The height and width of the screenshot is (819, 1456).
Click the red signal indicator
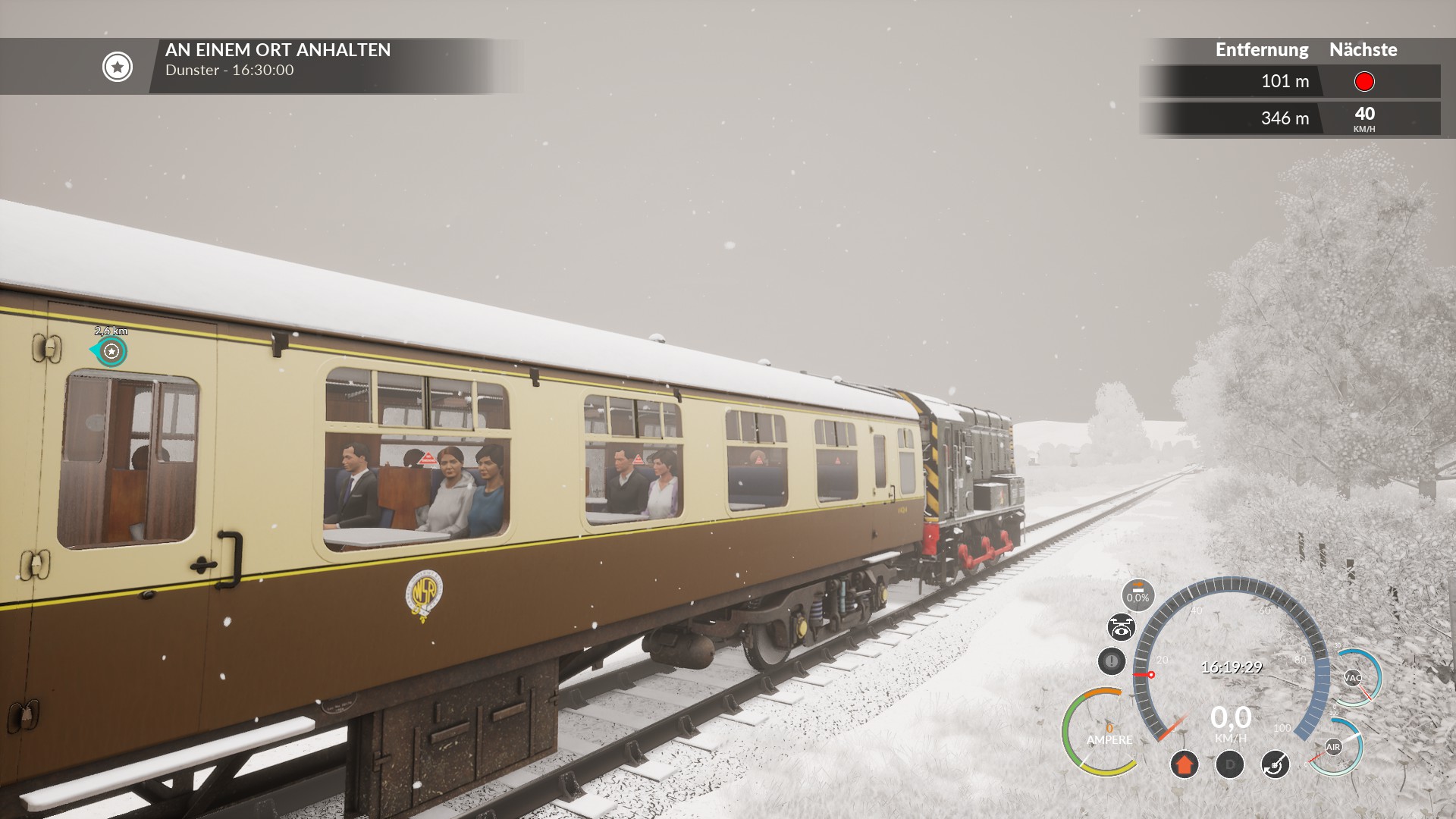(1363, 81)
